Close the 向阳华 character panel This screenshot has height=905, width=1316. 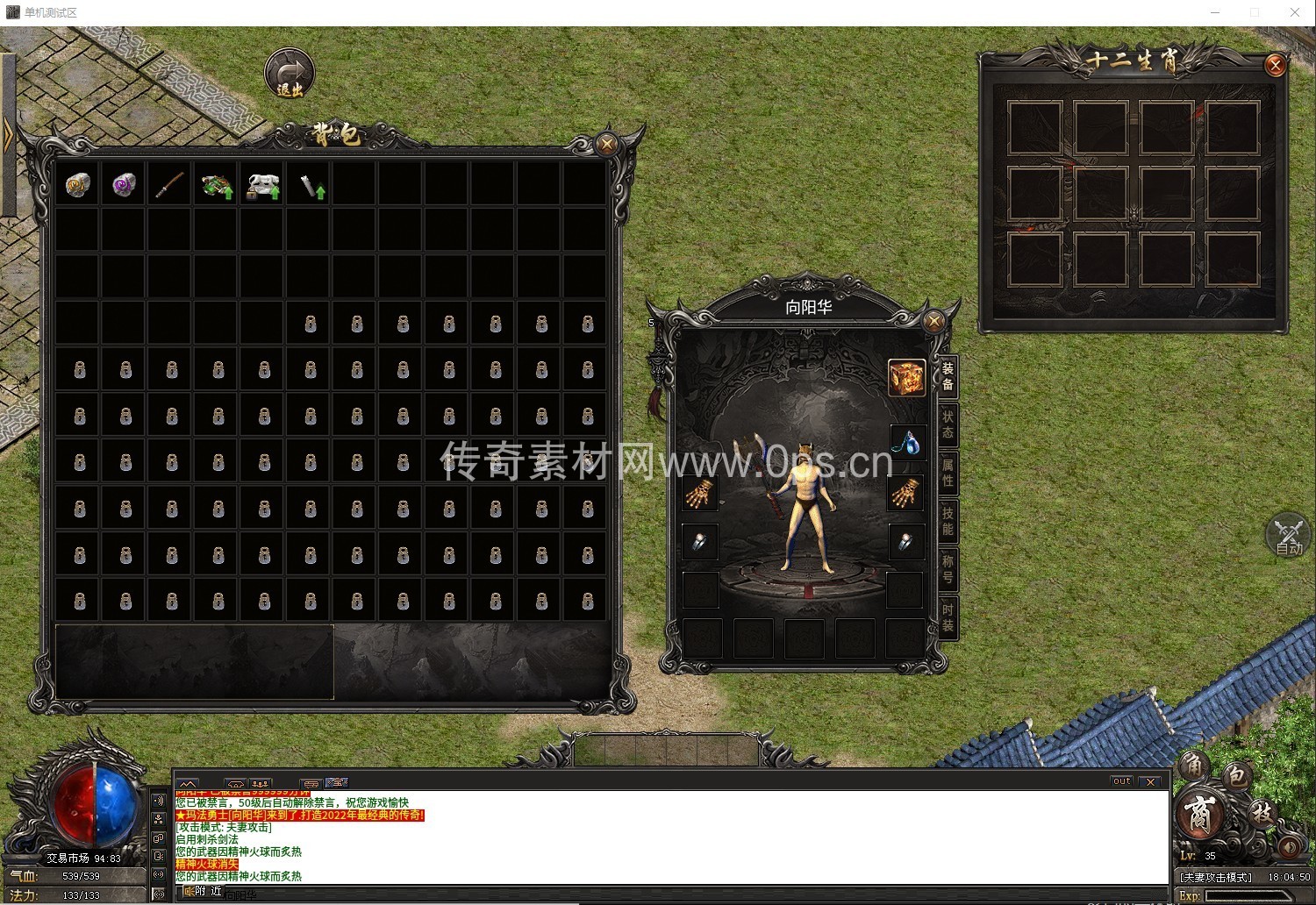tap(934, 321)
